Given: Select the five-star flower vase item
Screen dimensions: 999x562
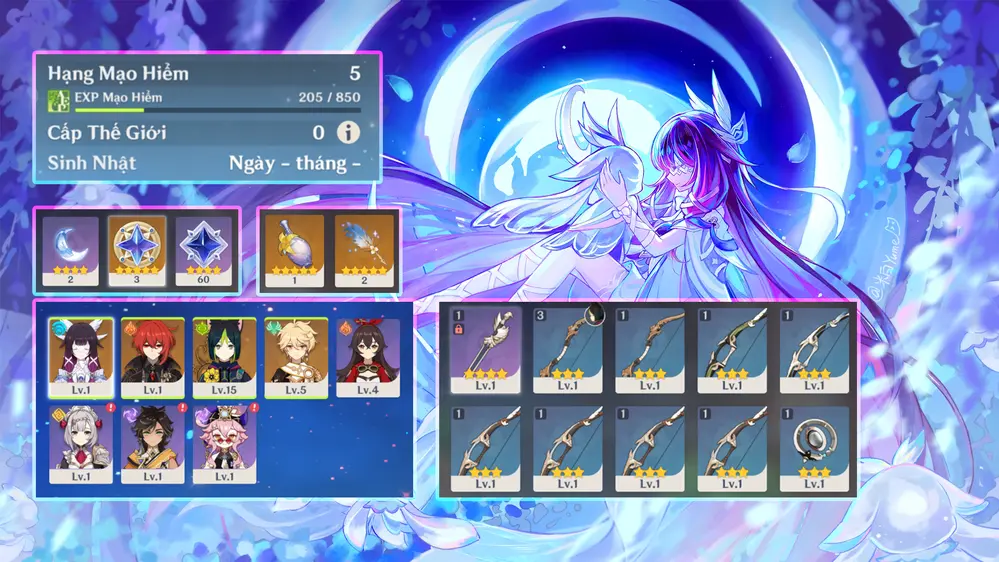Looking at the screenshot, I should [x=294, y=250].
